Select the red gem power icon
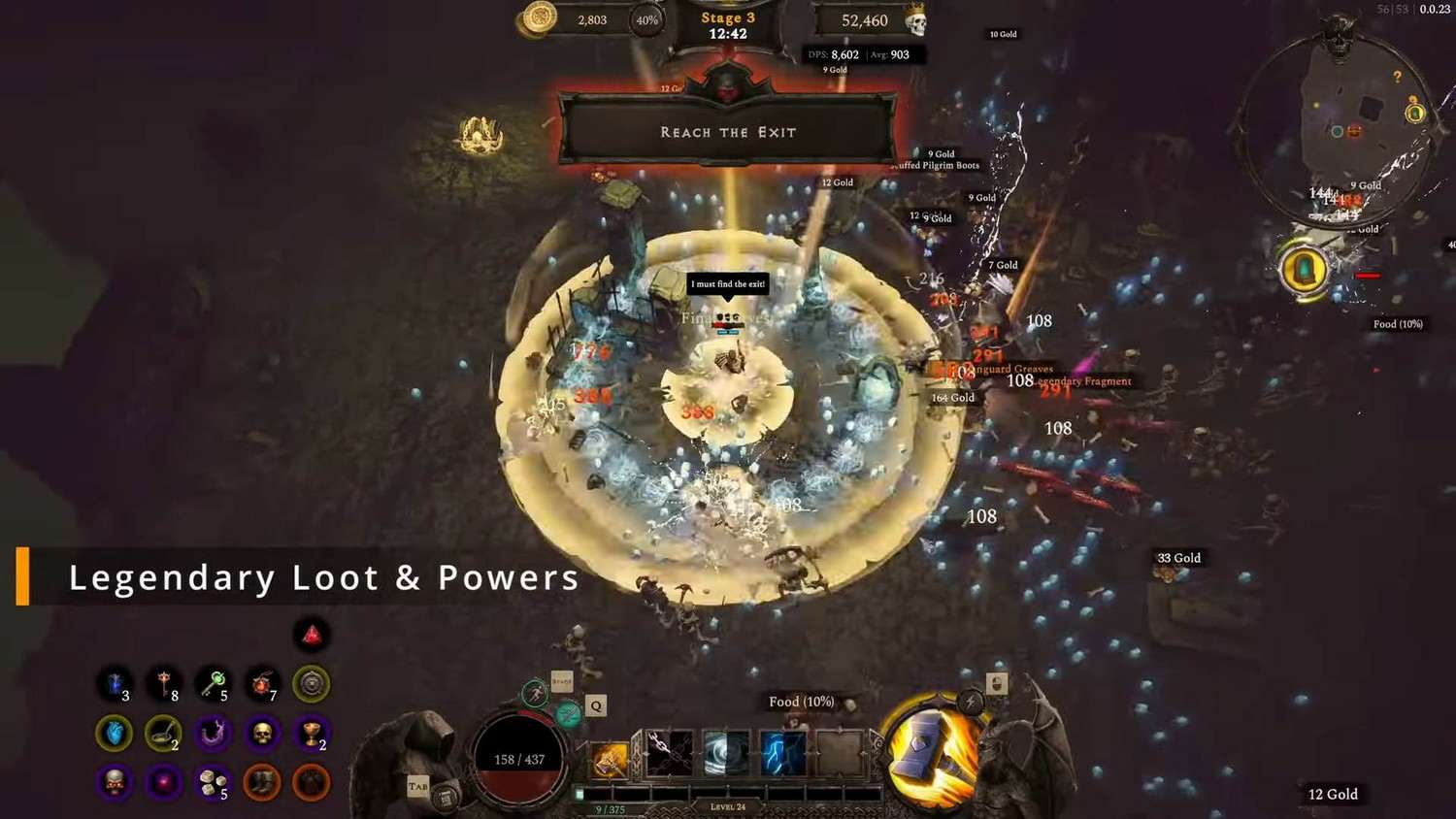Viewport: 1456px width, 819px height. [x=312, y=636]
